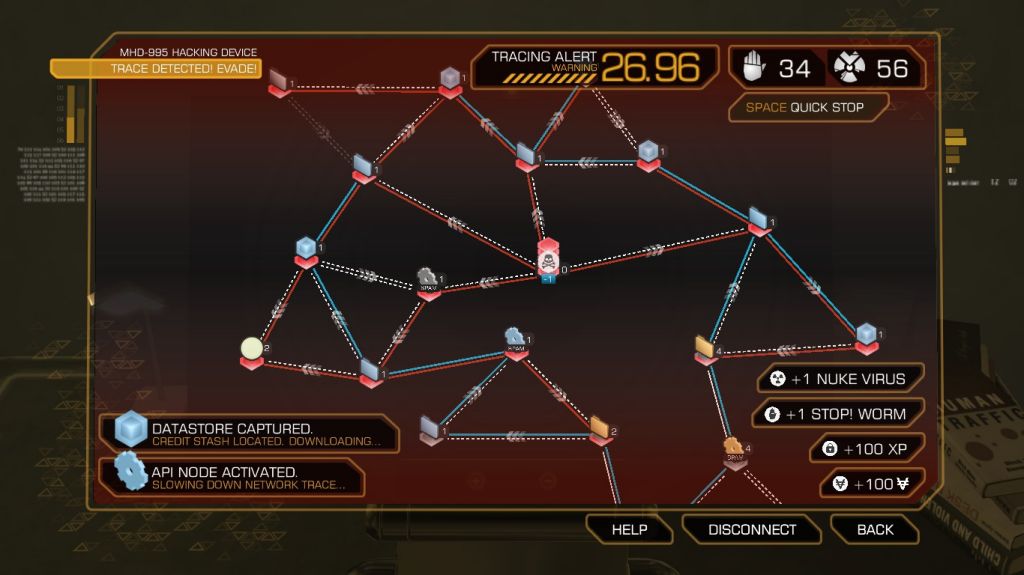Disconnect from the hacking session
Screen dimensions: 1024x575
(x=752, y=529)
